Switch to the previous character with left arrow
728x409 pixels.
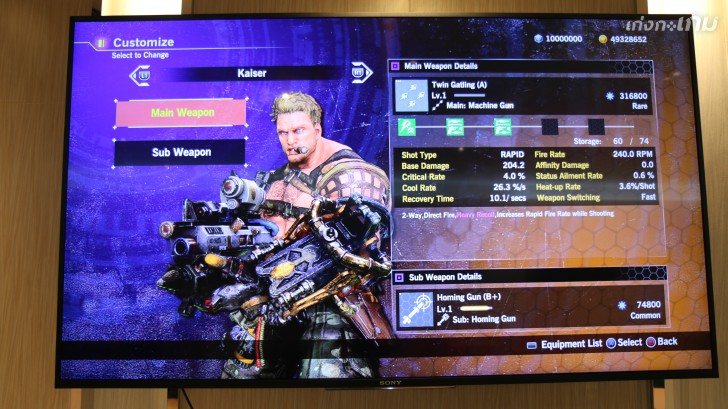point(143,73)
